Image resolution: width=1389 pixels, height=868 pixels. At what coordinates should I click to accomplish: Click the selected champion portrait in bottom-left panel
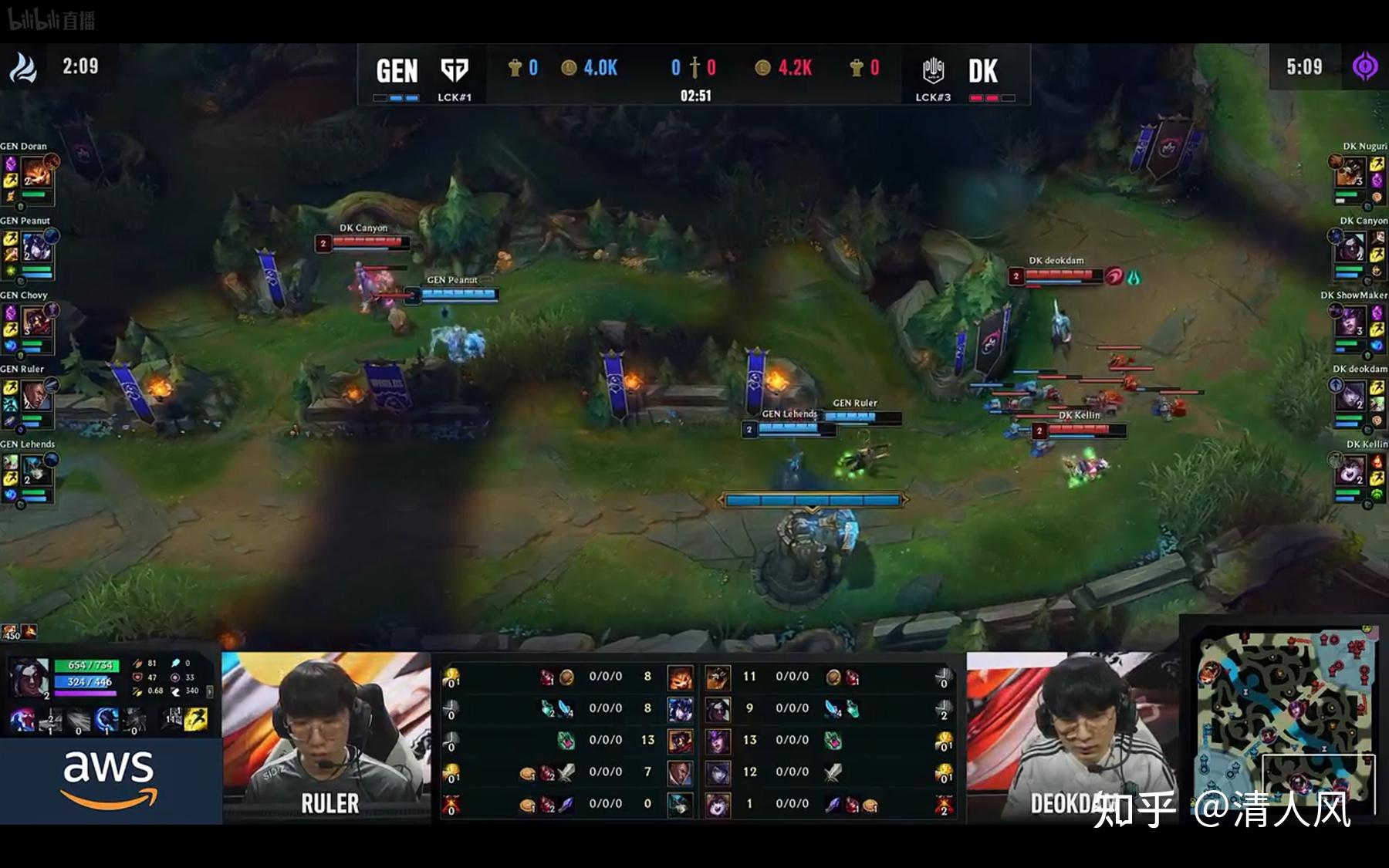pos(29,678)
